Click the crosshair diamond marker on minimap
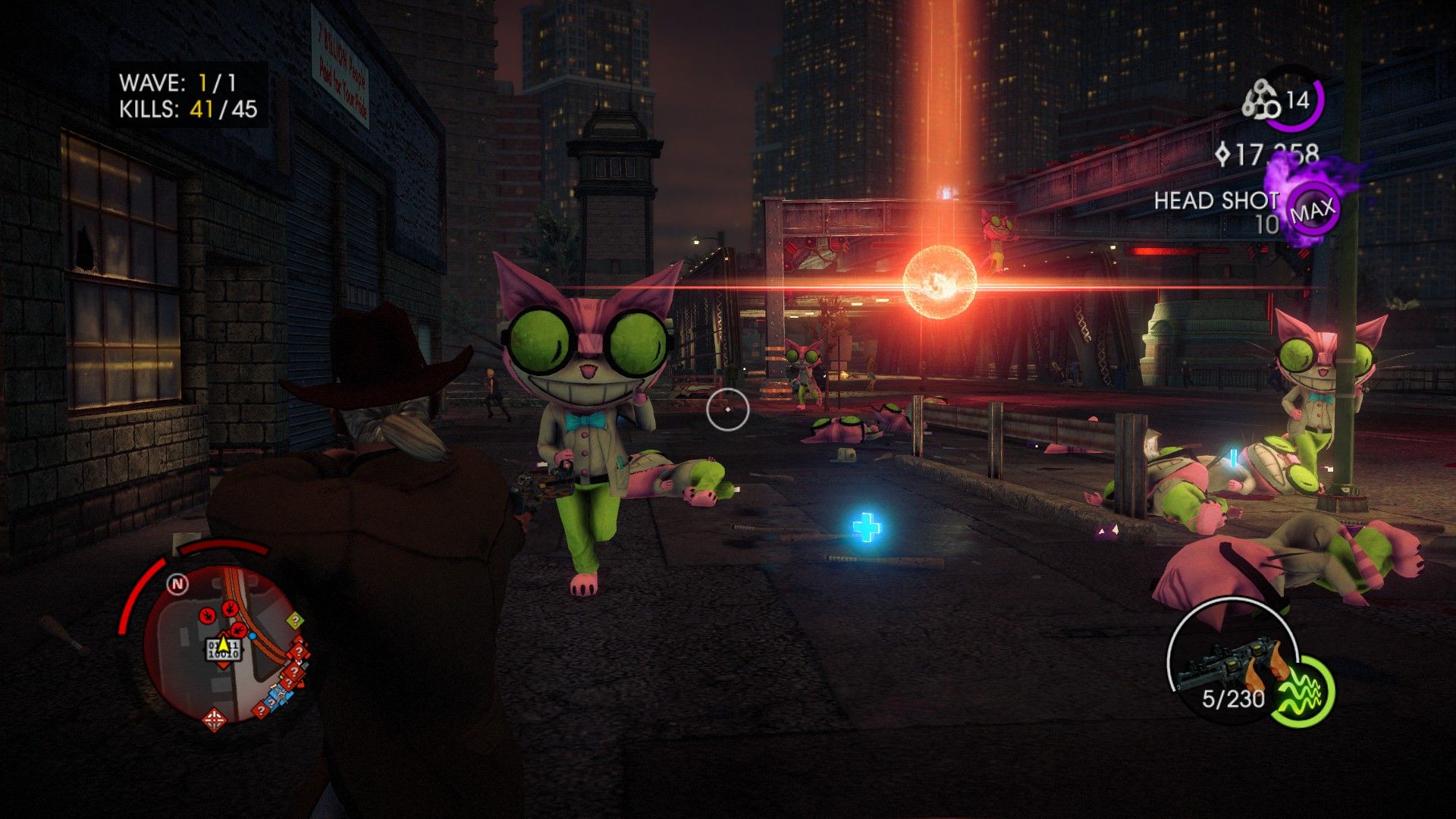Image resolution: width=1456 pixels, height=819 pixels. 215,718
